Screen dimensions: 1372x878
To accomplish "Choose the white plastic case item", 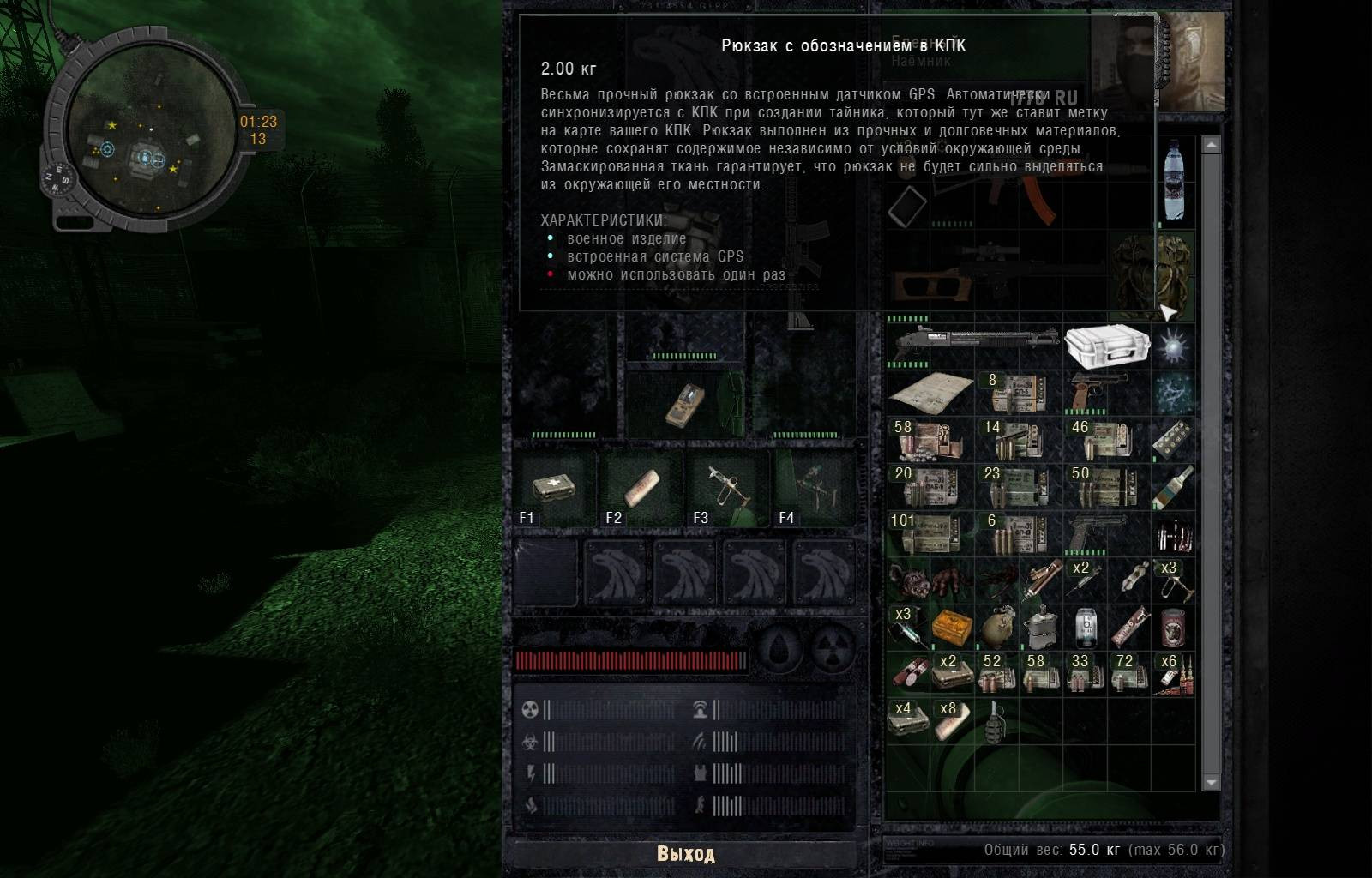I will pyautogui.click(x=1107, y=346).
